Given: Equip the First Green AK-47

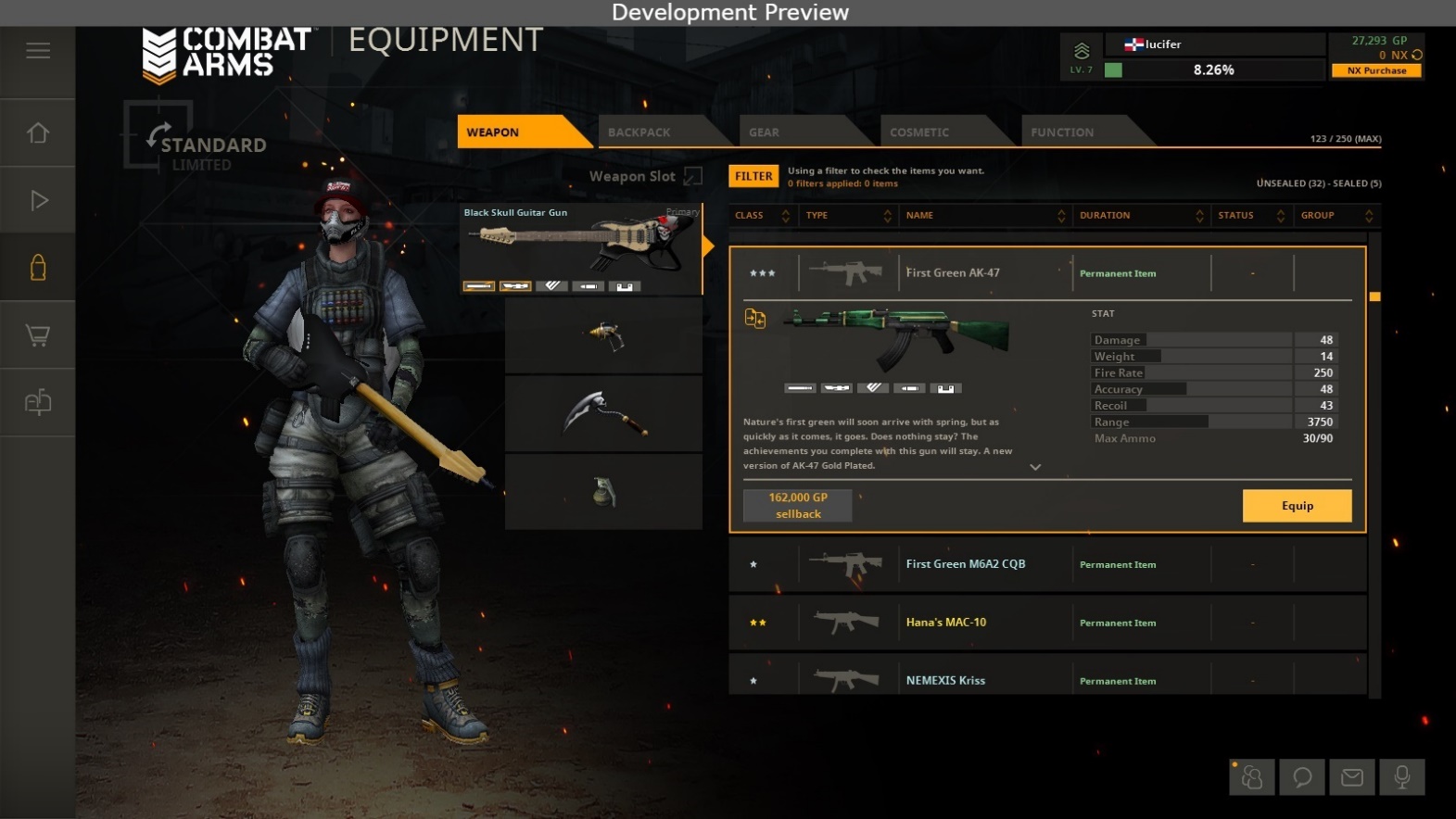Looking at the screenshot, I should pos(1297,506).
